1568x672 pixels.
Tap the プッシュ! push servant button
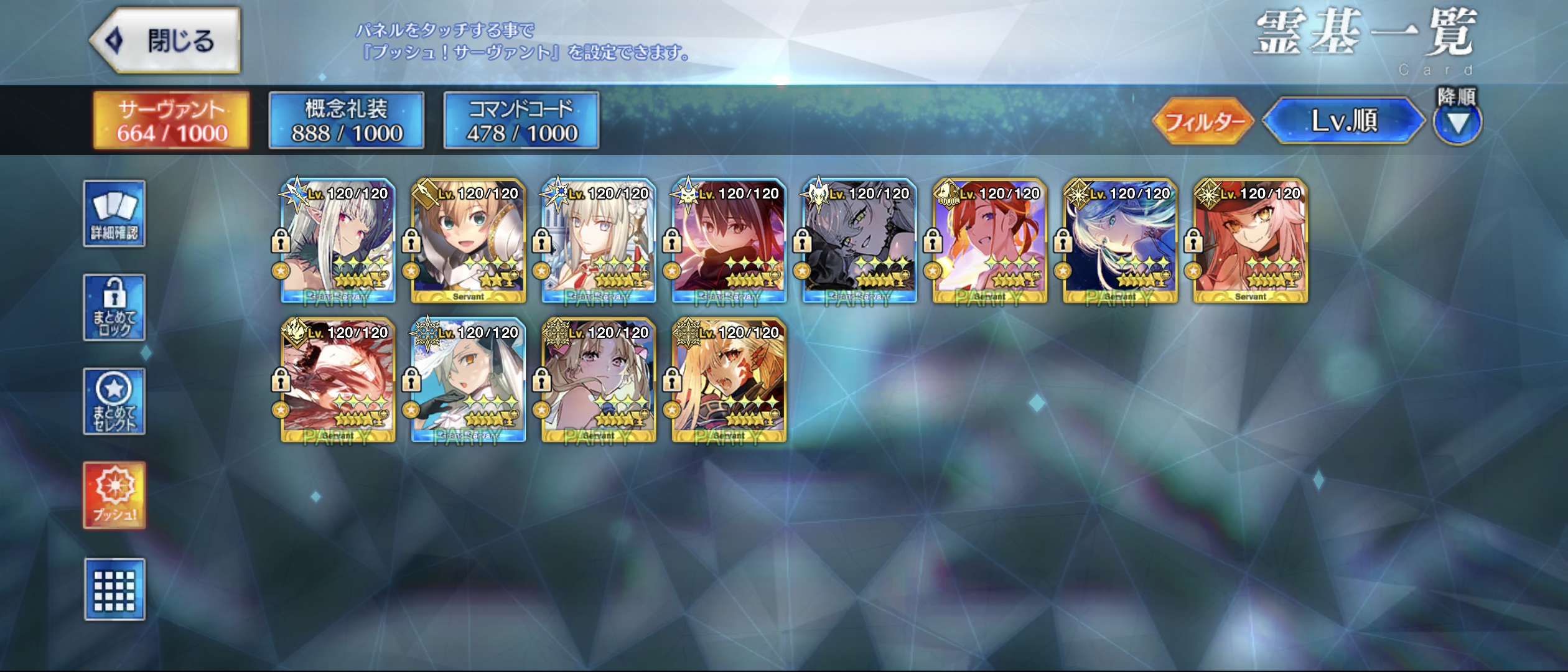pyautogui.click(x=114, y=495)
